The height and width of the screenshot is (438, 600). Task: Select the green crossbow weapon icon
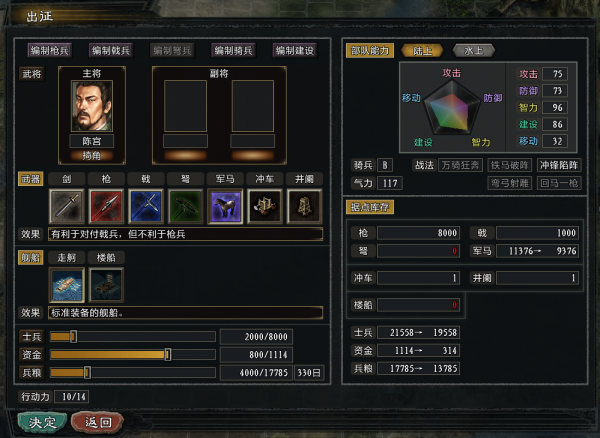tap(185, 206)
